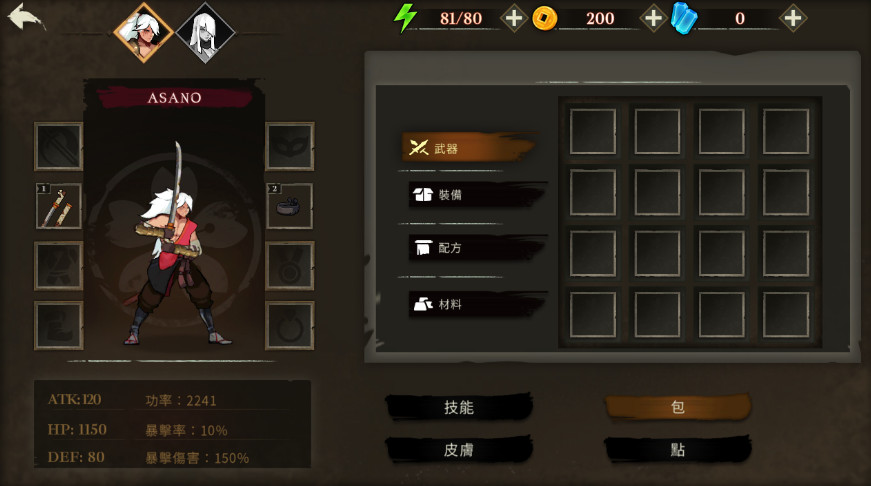The image size is (871, 486).
Task: Buy more gold coins with the plus button
Action: [x=653, y=18]
